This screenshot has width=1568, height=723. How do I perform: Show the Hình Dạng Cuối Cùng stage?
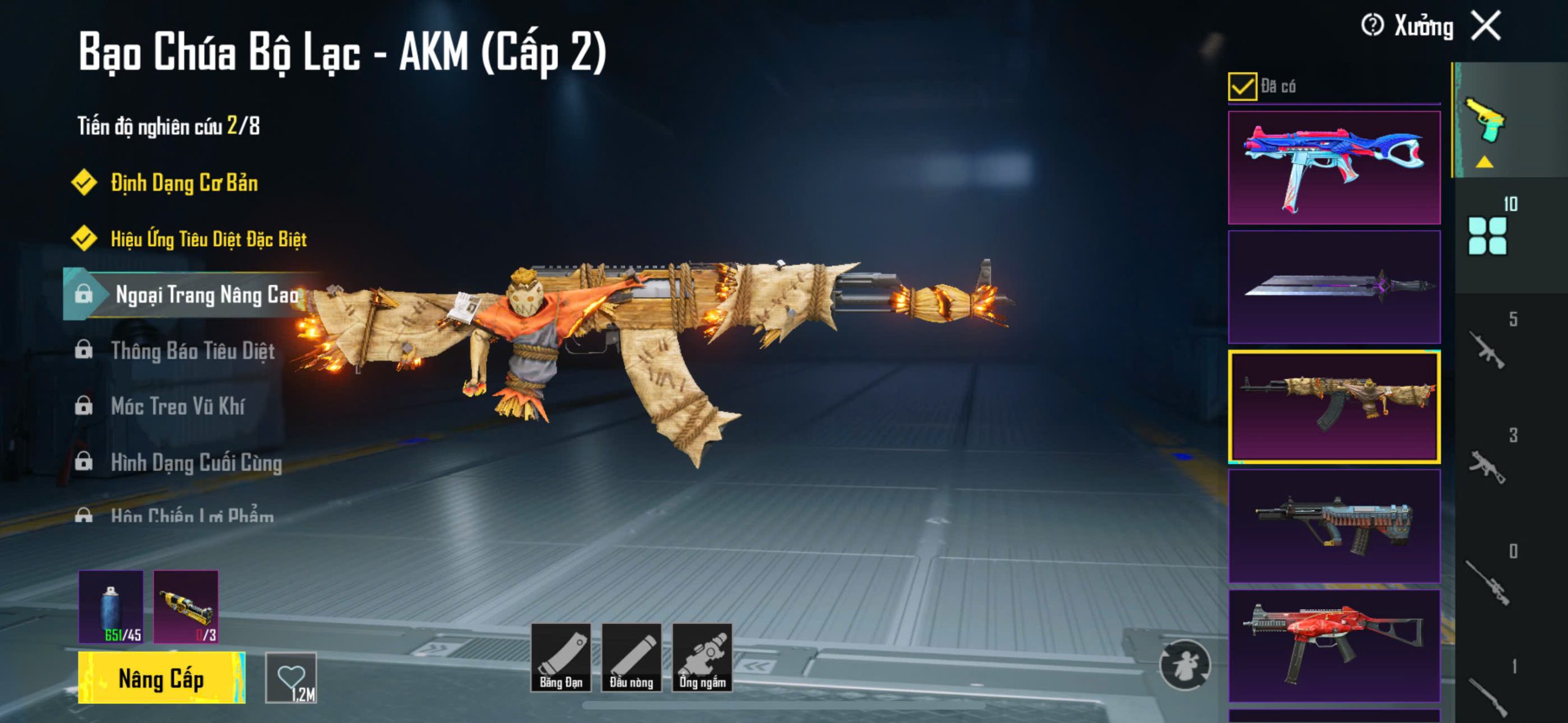pyautogui.click(x=196, y=463)
